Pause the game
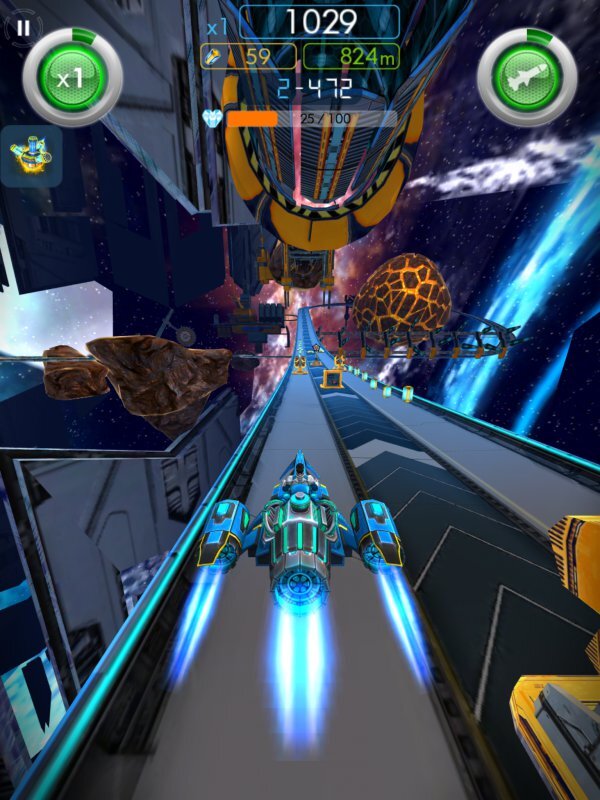This screenshot has height=800, width=600. click(22, 28)
